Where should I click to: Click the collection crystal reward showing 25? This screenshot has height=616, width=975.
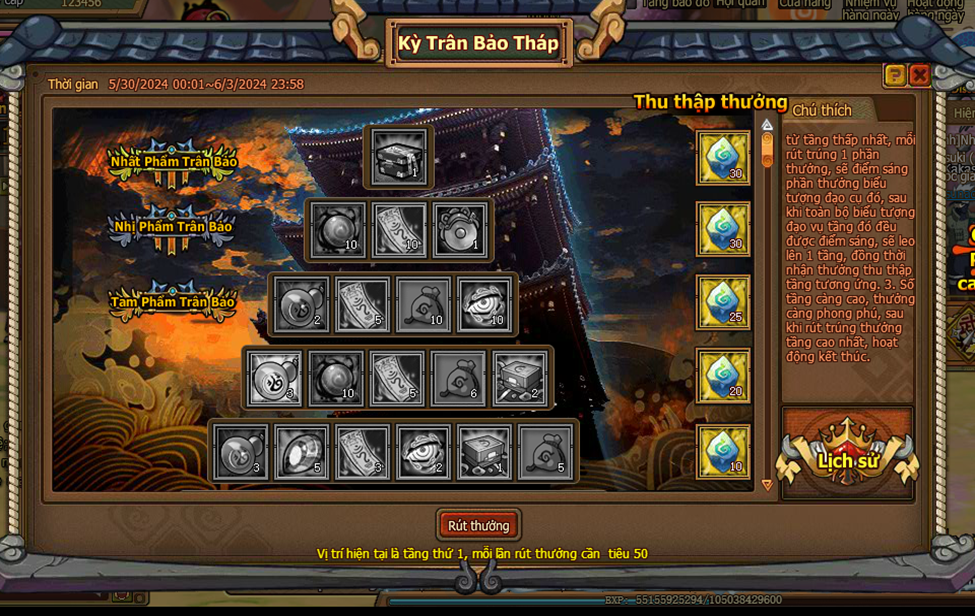click(x=723, y=303)
